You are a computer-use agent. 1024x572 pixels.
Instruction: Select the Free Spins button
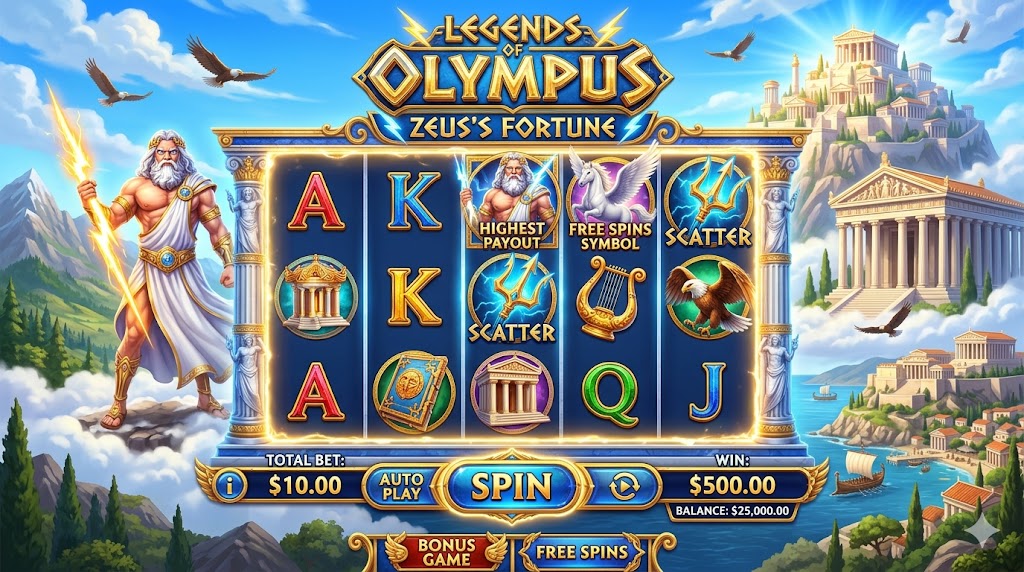pyautogui.click(x=581, y=552)
